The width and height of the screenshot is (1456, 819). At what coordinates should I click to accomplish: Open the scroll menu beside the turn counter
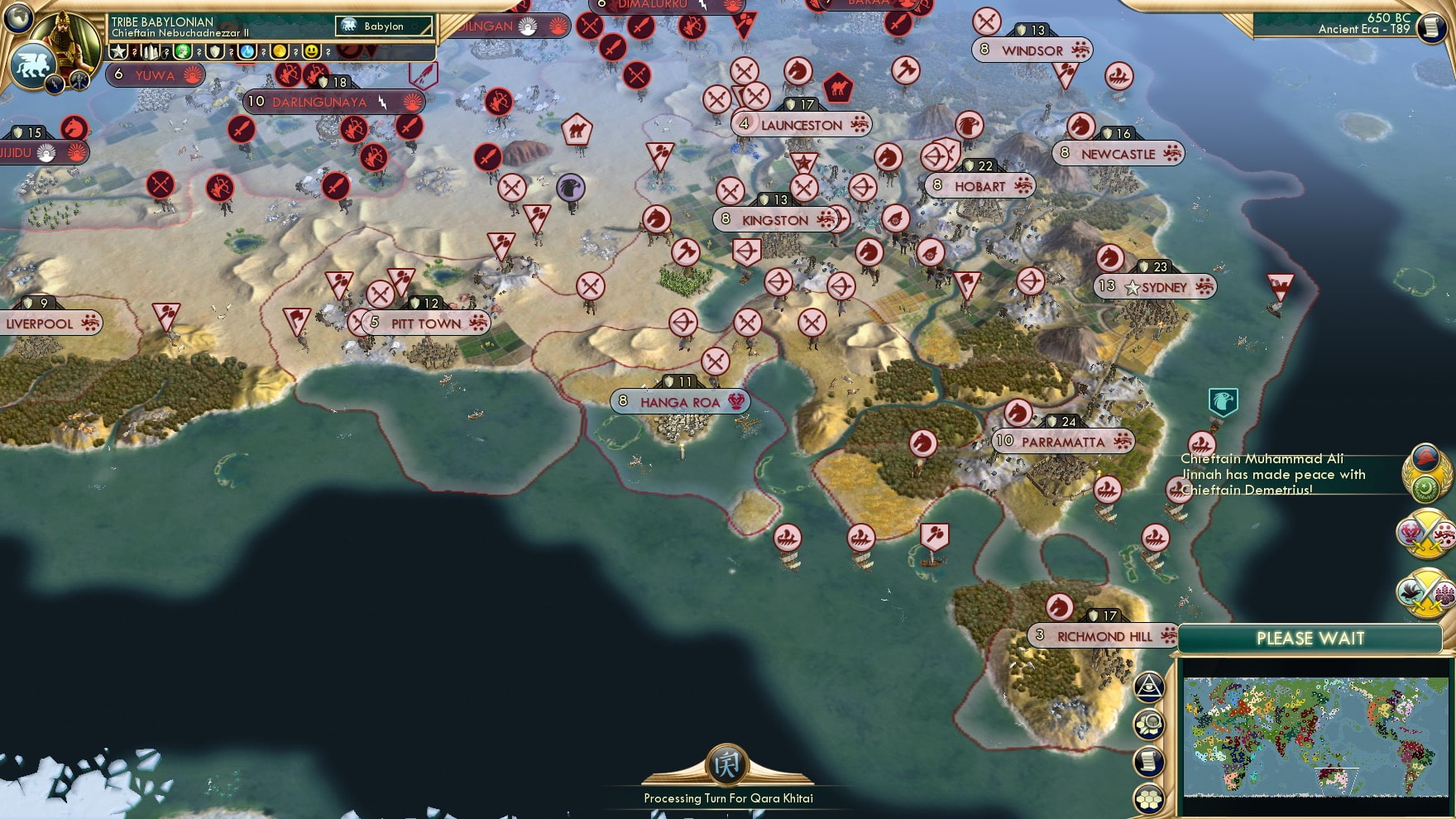click(x=1430, y=27)
